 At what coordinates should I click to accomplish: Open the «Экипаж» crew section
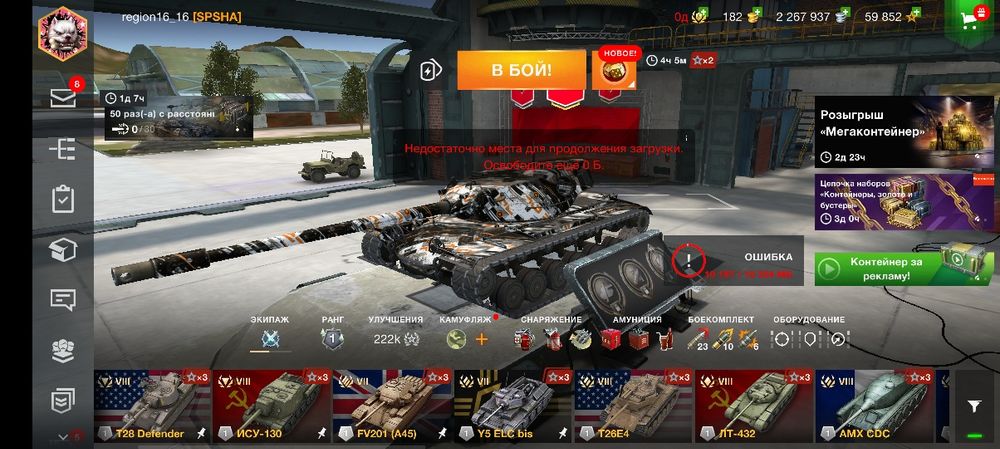point(269,338)
